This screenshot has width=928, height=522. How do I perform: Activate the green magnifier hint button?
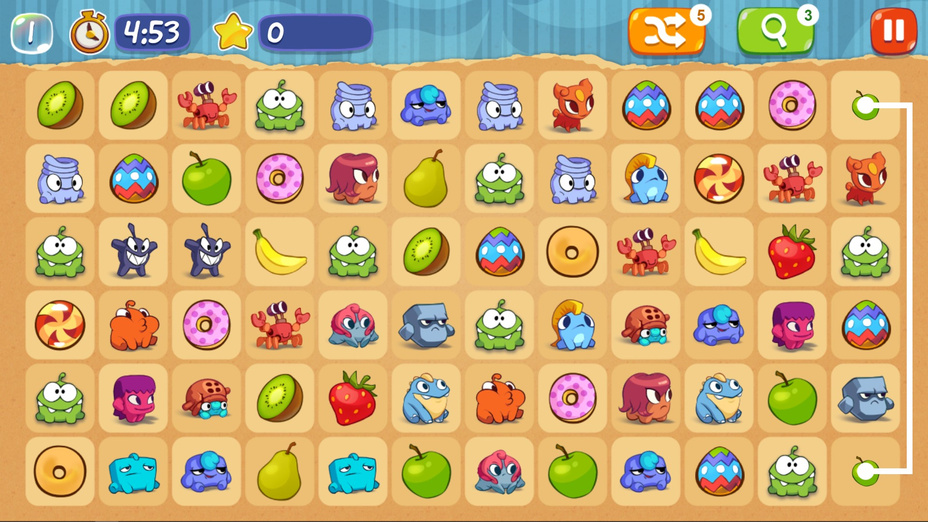(x=775, y=32)
